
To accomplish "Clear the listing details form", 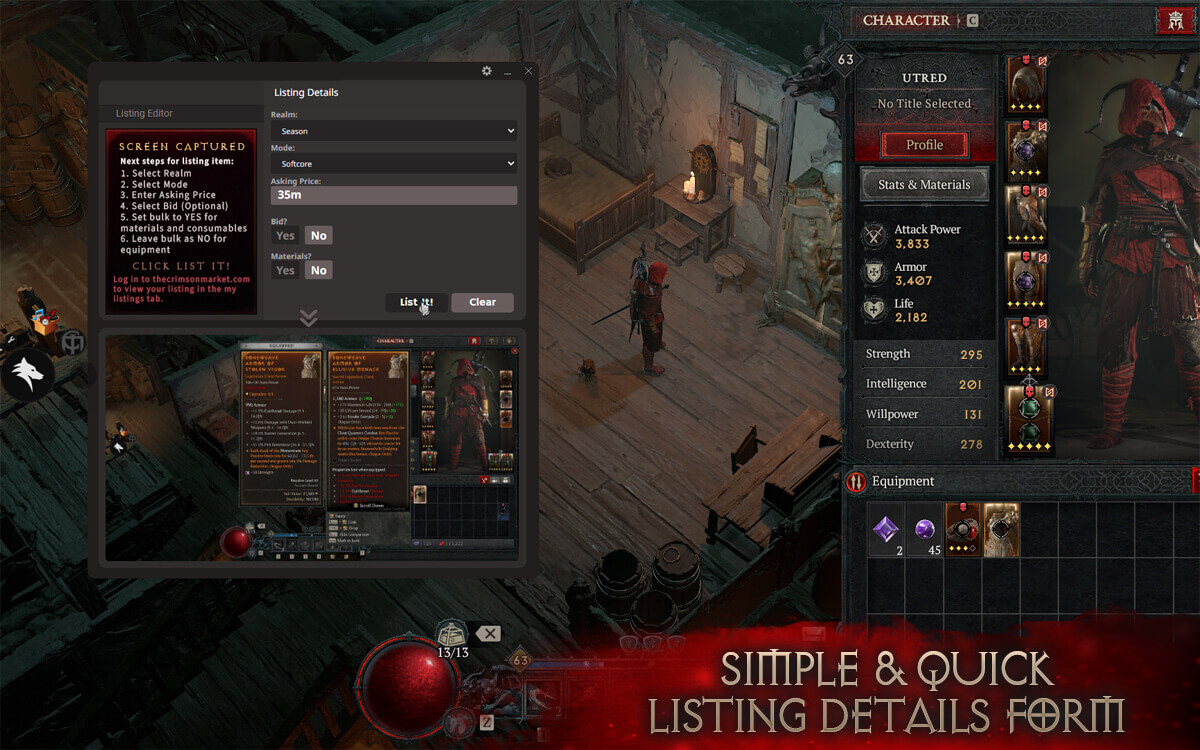I will pos(482,302).
